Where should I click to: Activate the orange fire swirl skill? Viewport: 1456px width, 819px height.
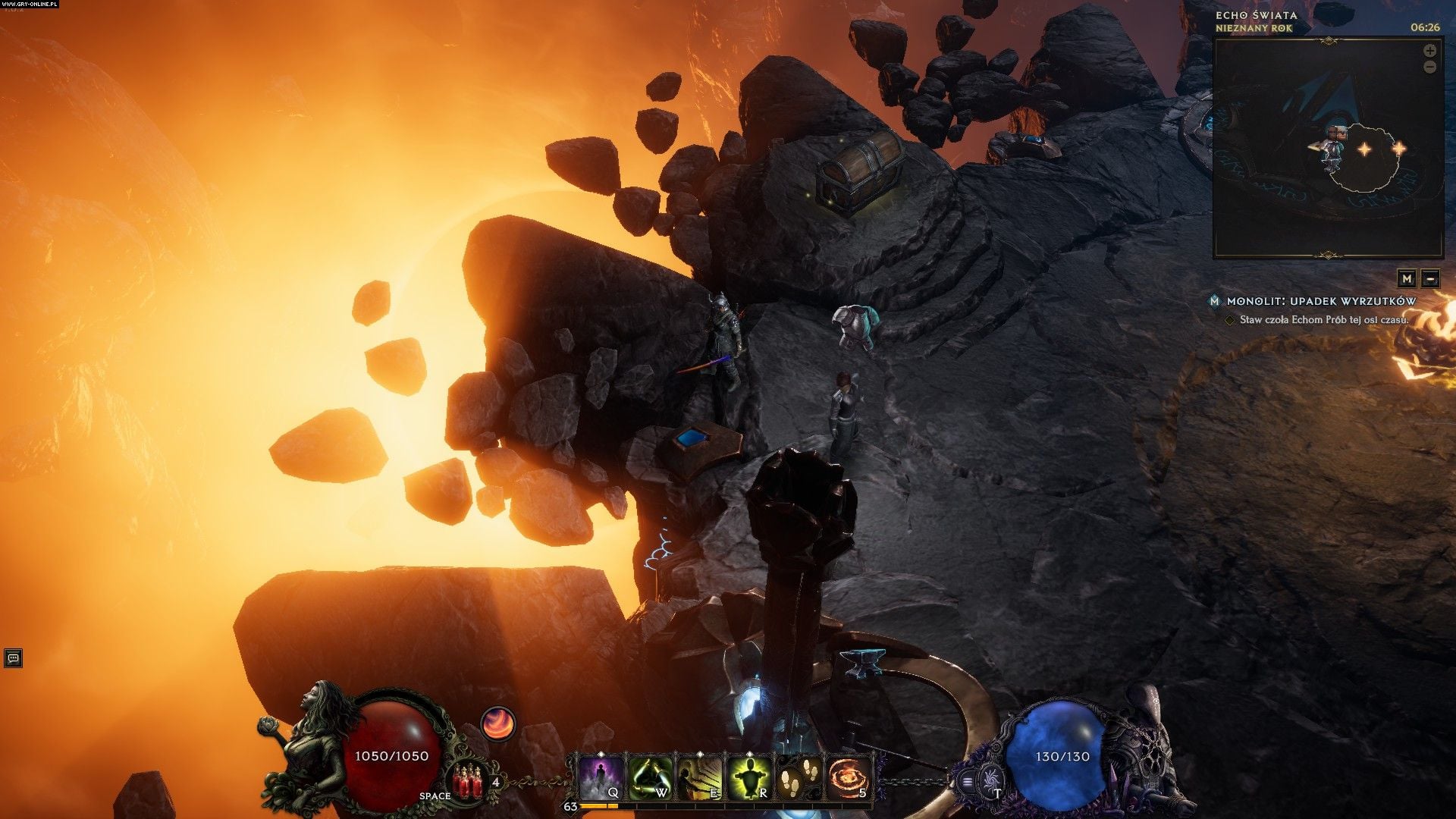point(849,778)
